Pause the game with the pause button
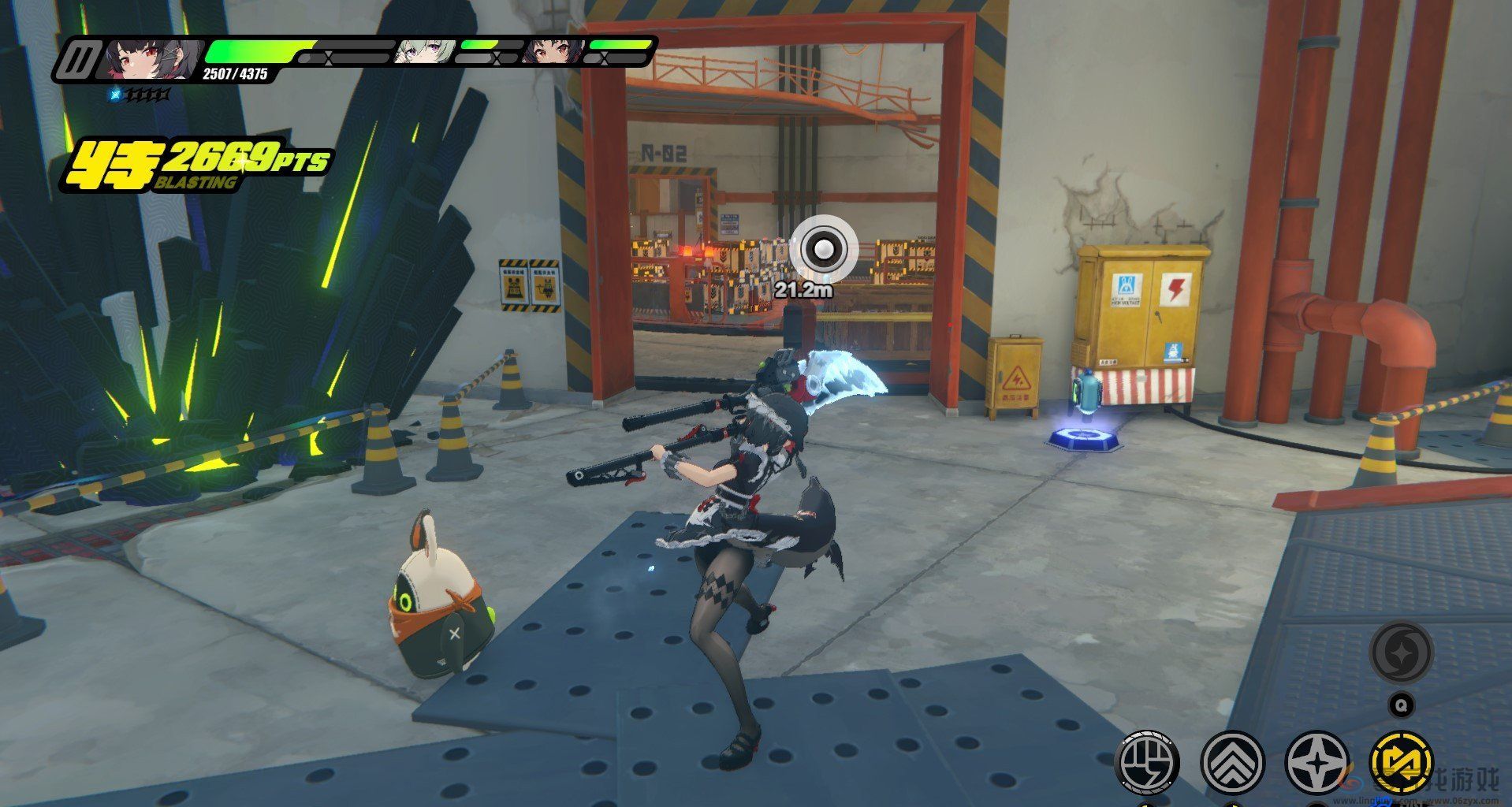The height and width of the screenshot is (807, 1512). [80, 60]
